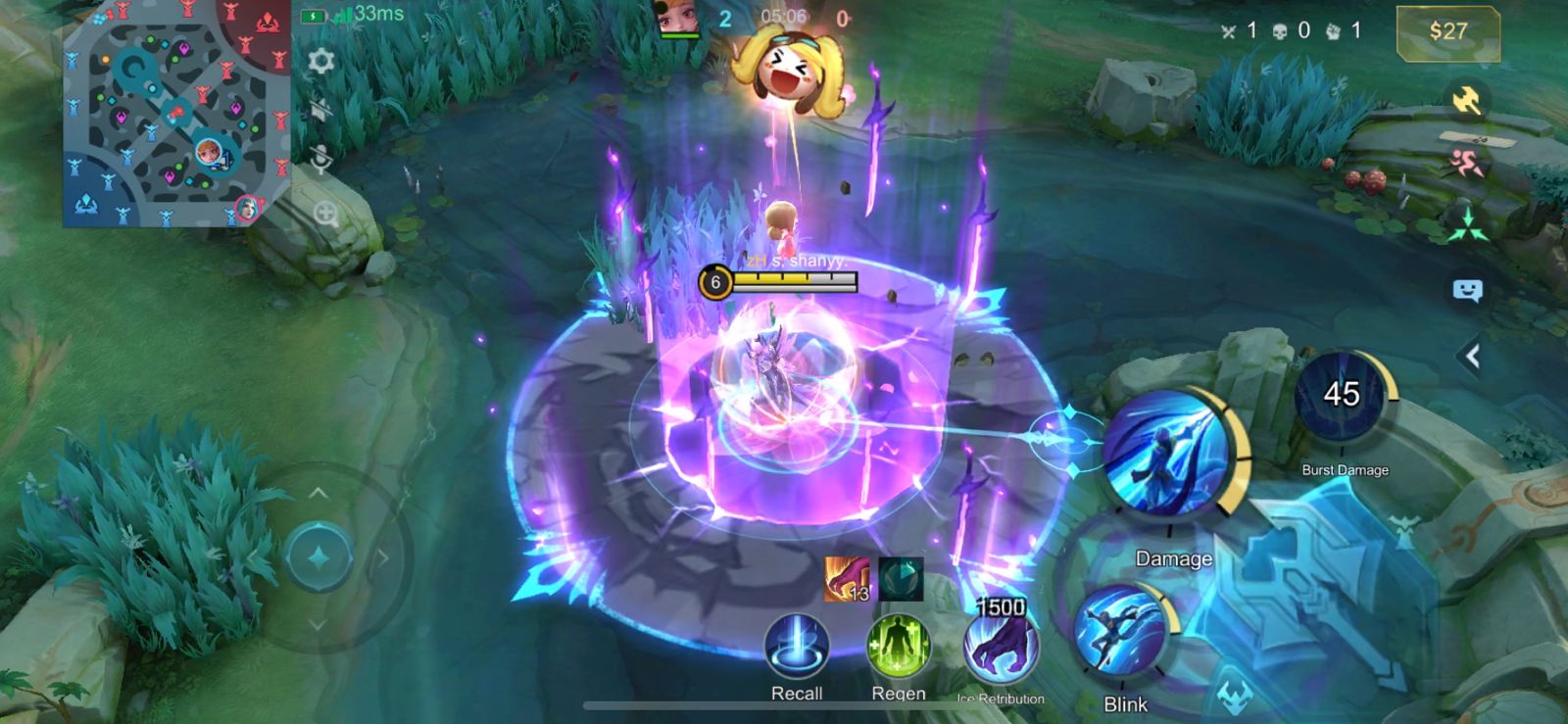Send the green gather signal
1568x724 pixels.
[1467, 227]
